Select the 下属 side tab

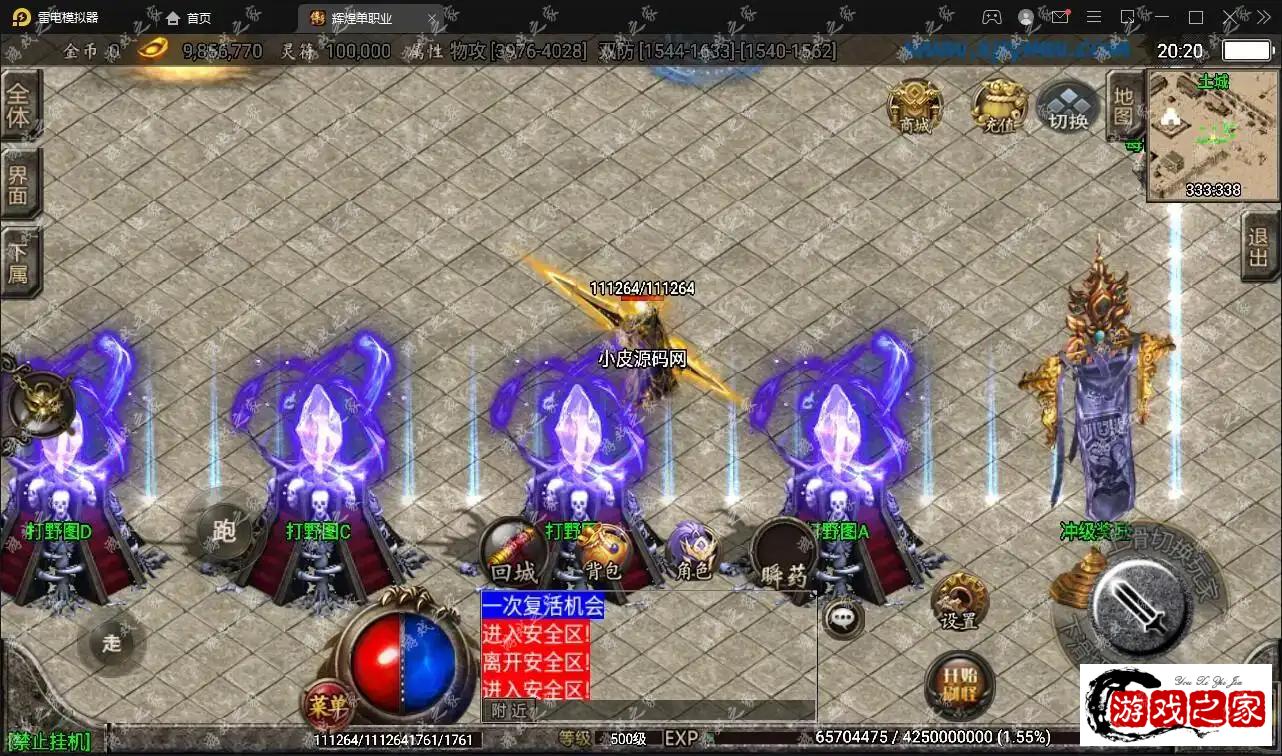19,260
